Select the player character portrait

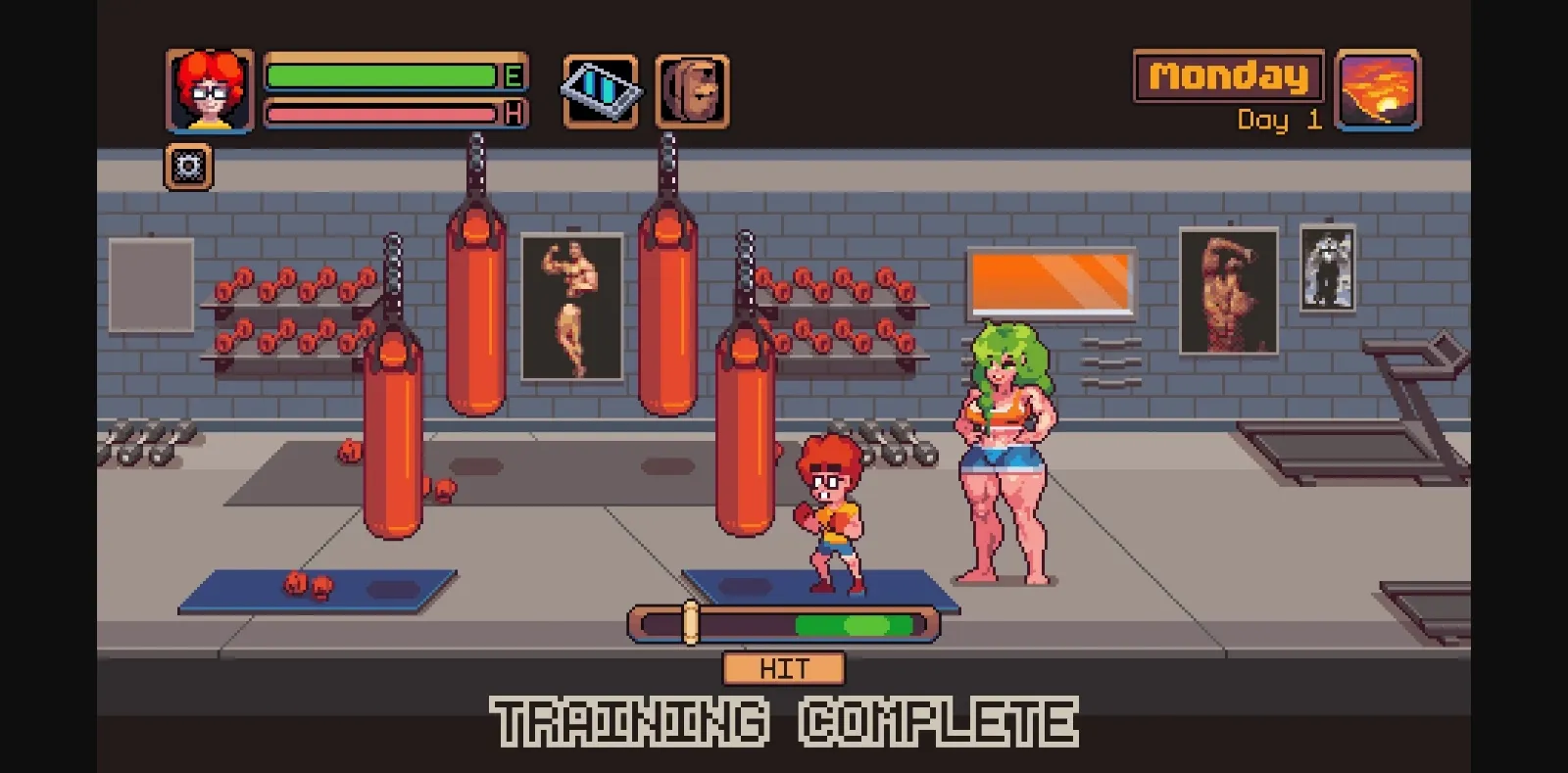208,92
